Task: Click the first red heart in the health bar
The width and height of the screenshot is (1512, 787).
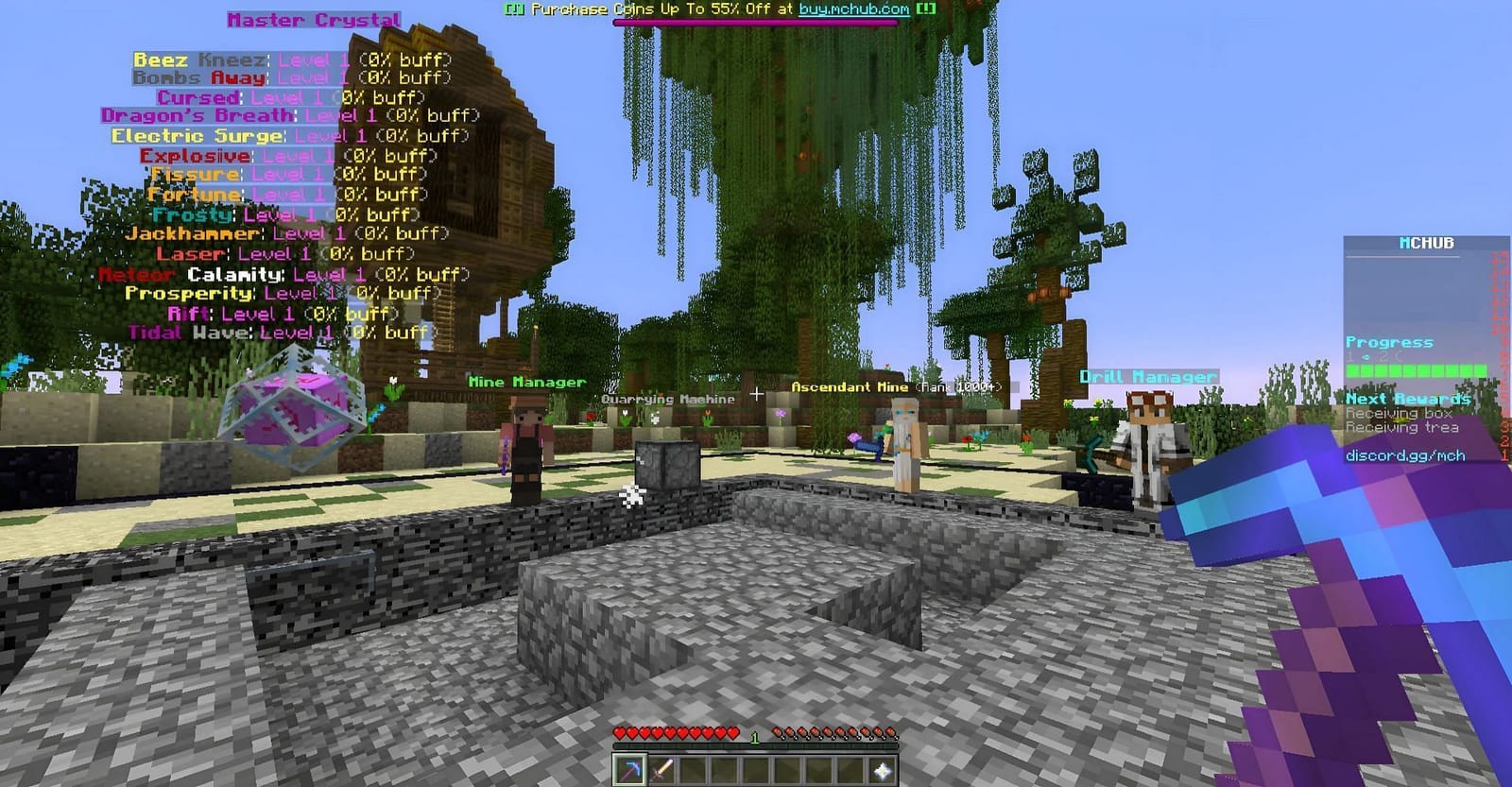Action: pos(622,730)
